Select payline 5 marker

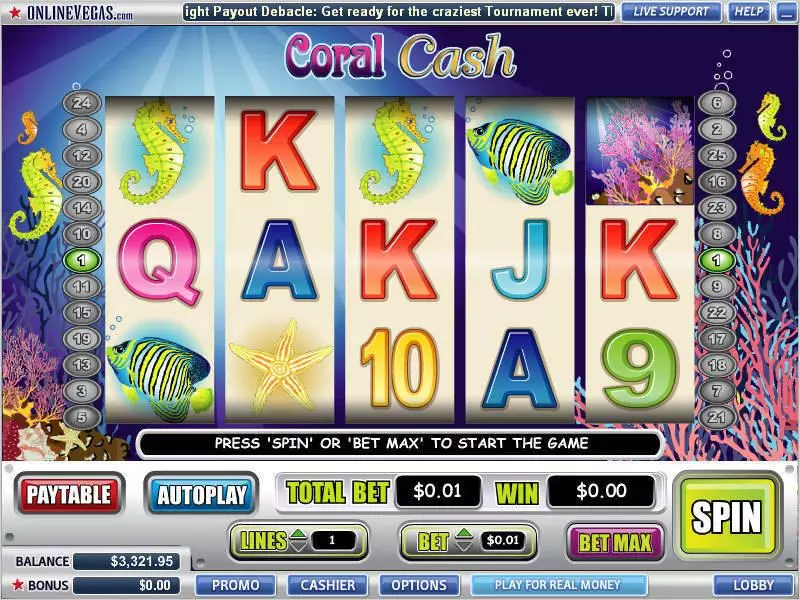[x=82, y=416]
